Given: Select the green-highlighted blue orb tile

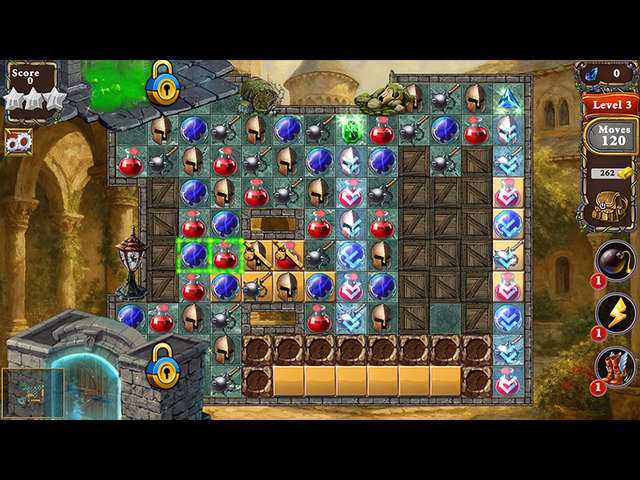Looking at the screenshot, I should pyautogui.click(x=193, y=256).
